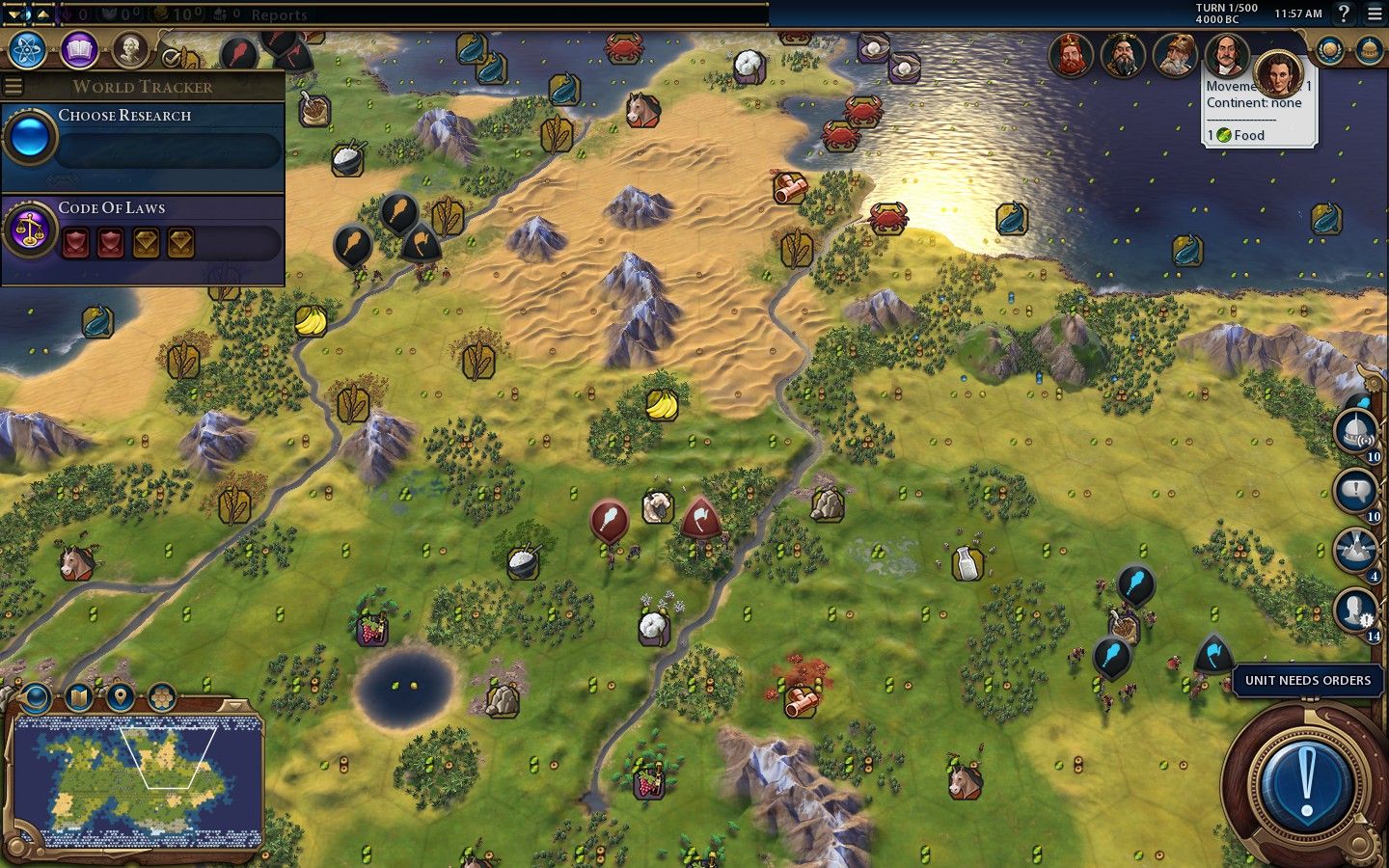The width and height of the screenshot is (1389, 868).
Task: Open the World Rankings laurel globe icon
Action: click(x=1330, y=50)
